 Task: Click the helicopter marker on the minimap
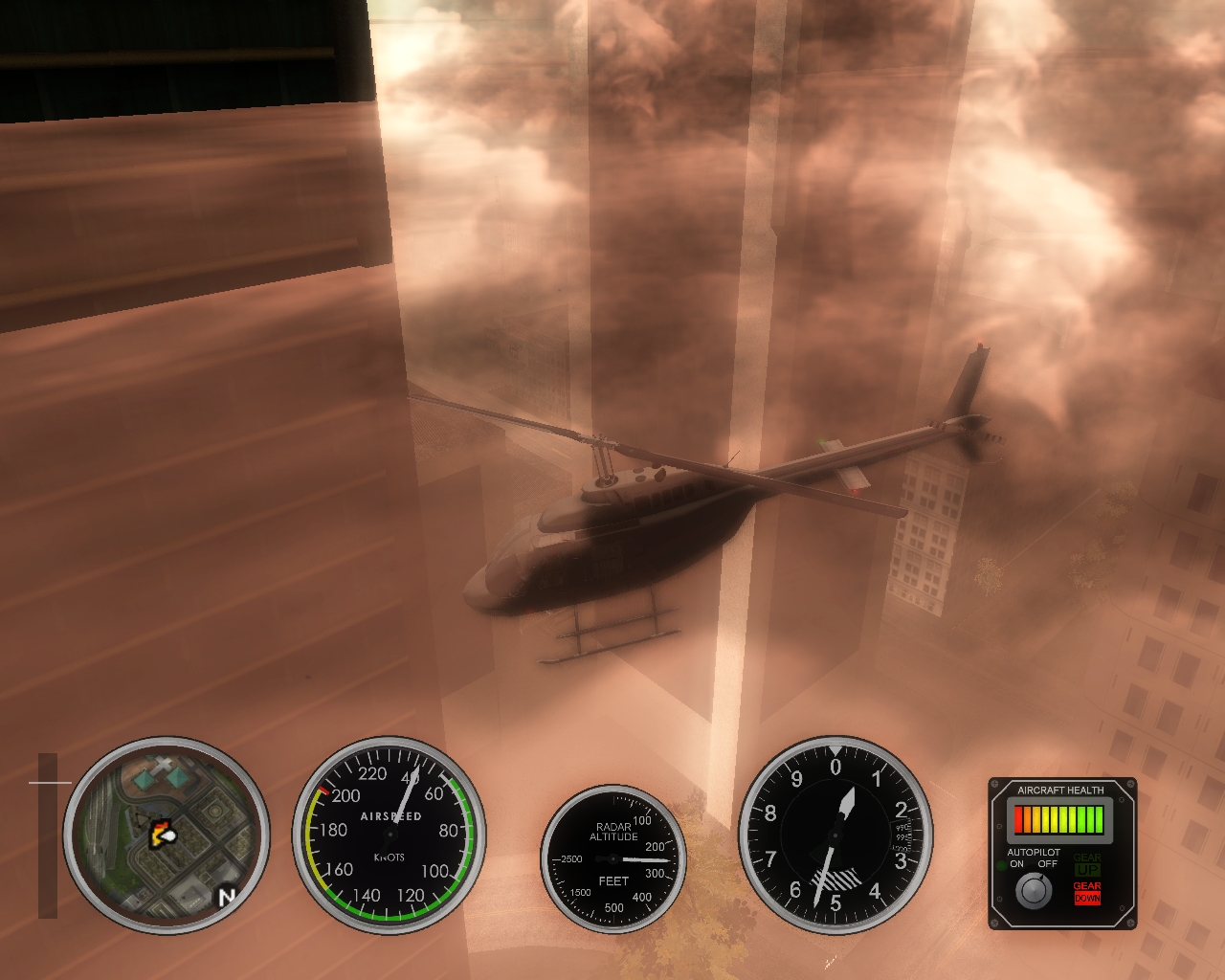pos(163,834)
